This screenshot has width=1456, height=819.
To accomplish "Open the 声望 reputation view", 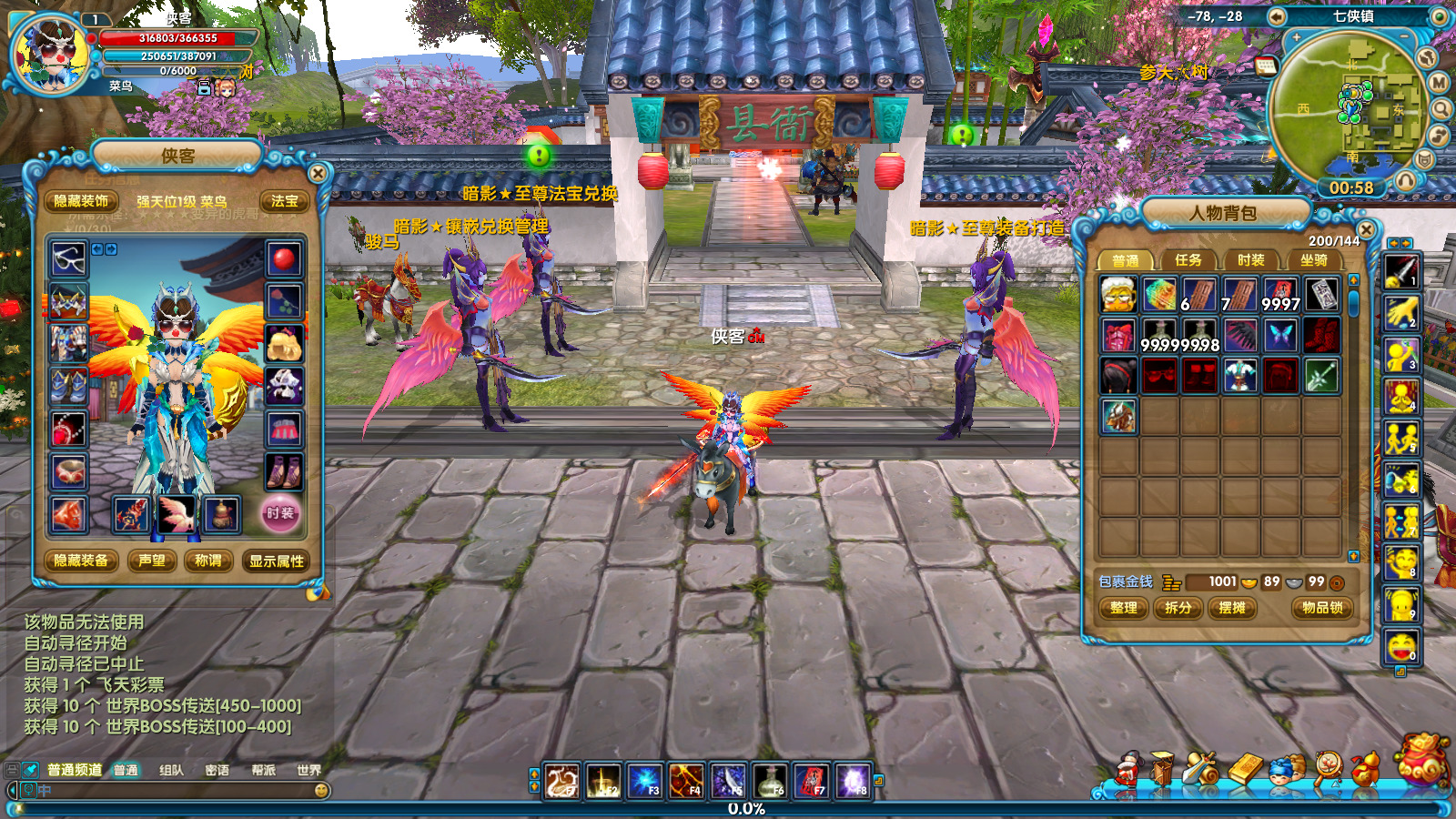I will click(x=152, y=561).
